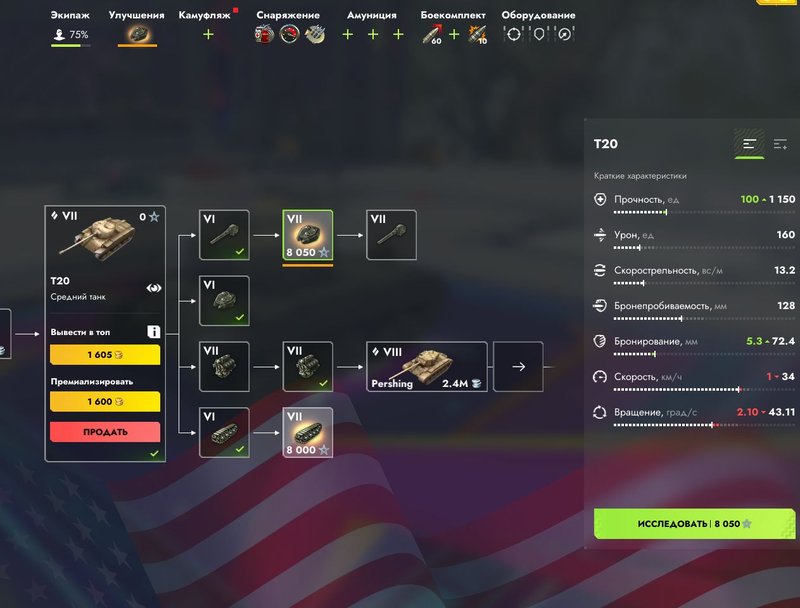Image resolution: width=800 pixels, height=608 pixels.
Task: Open the Боекомплект ammo loadout
Action: pyautogui.click(x=454, y=34)
